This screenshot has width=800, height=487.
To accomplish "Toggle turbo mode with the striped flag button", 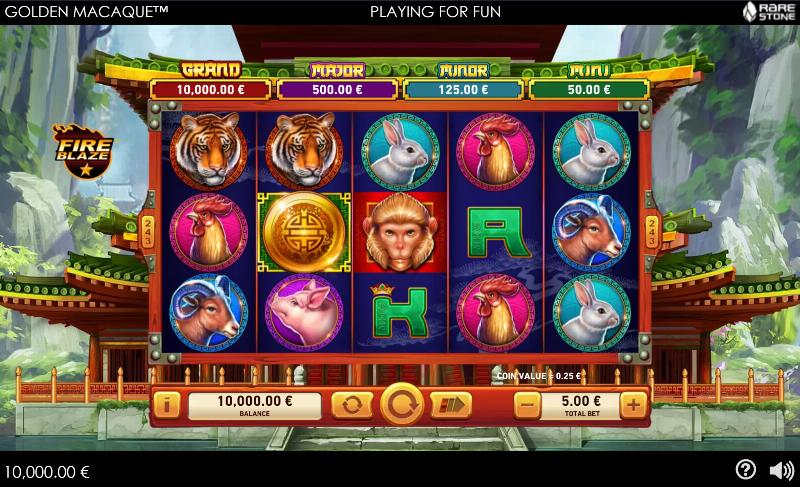I will pyautogui.click(x=451, y=405).
